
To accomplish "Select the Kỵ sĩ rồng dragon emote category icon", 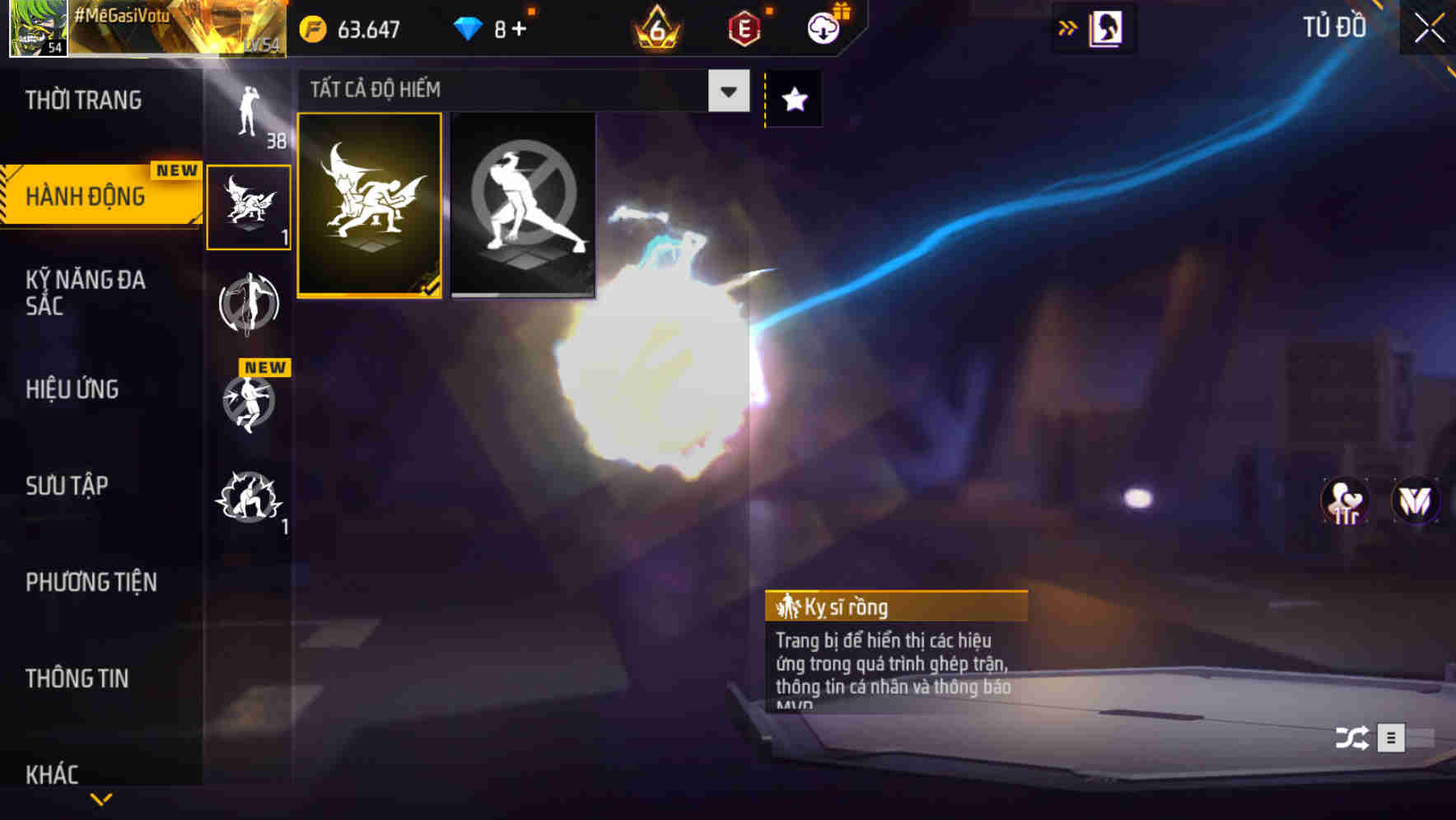I will click(x=250, y=206).
